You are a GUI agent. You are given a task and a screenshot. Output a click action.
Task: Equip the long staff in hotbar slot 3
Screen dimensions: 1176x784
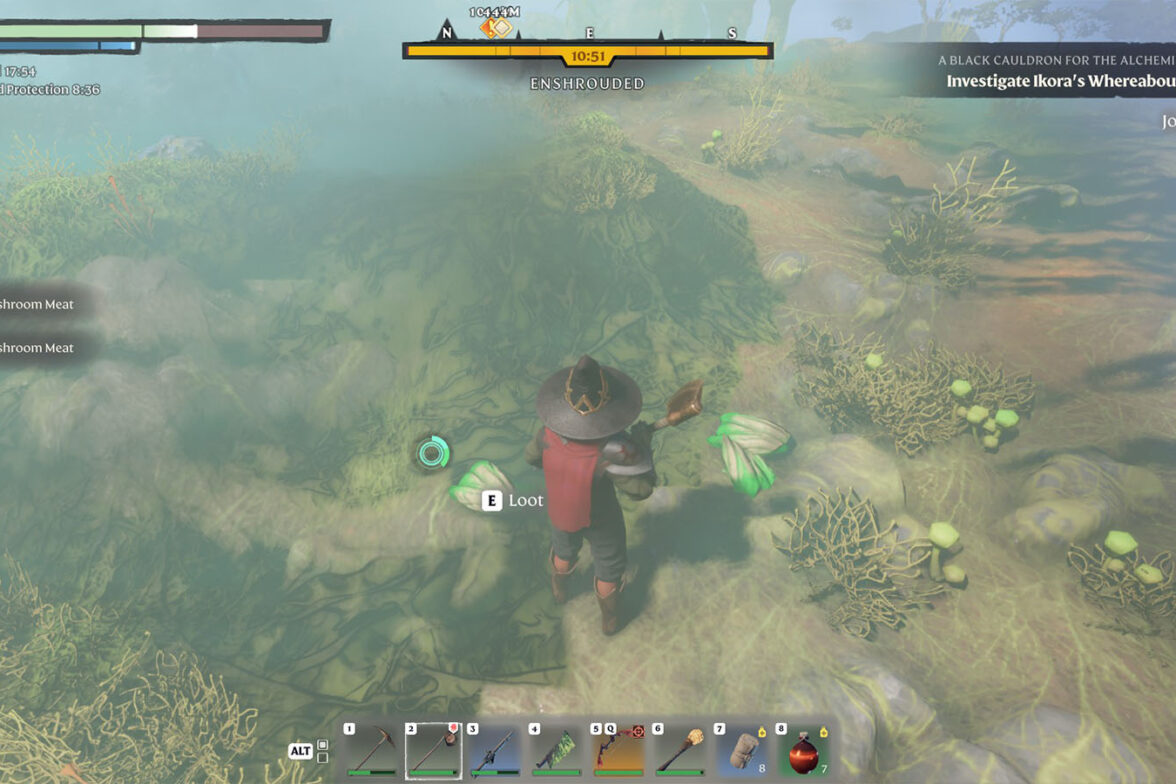495,751
